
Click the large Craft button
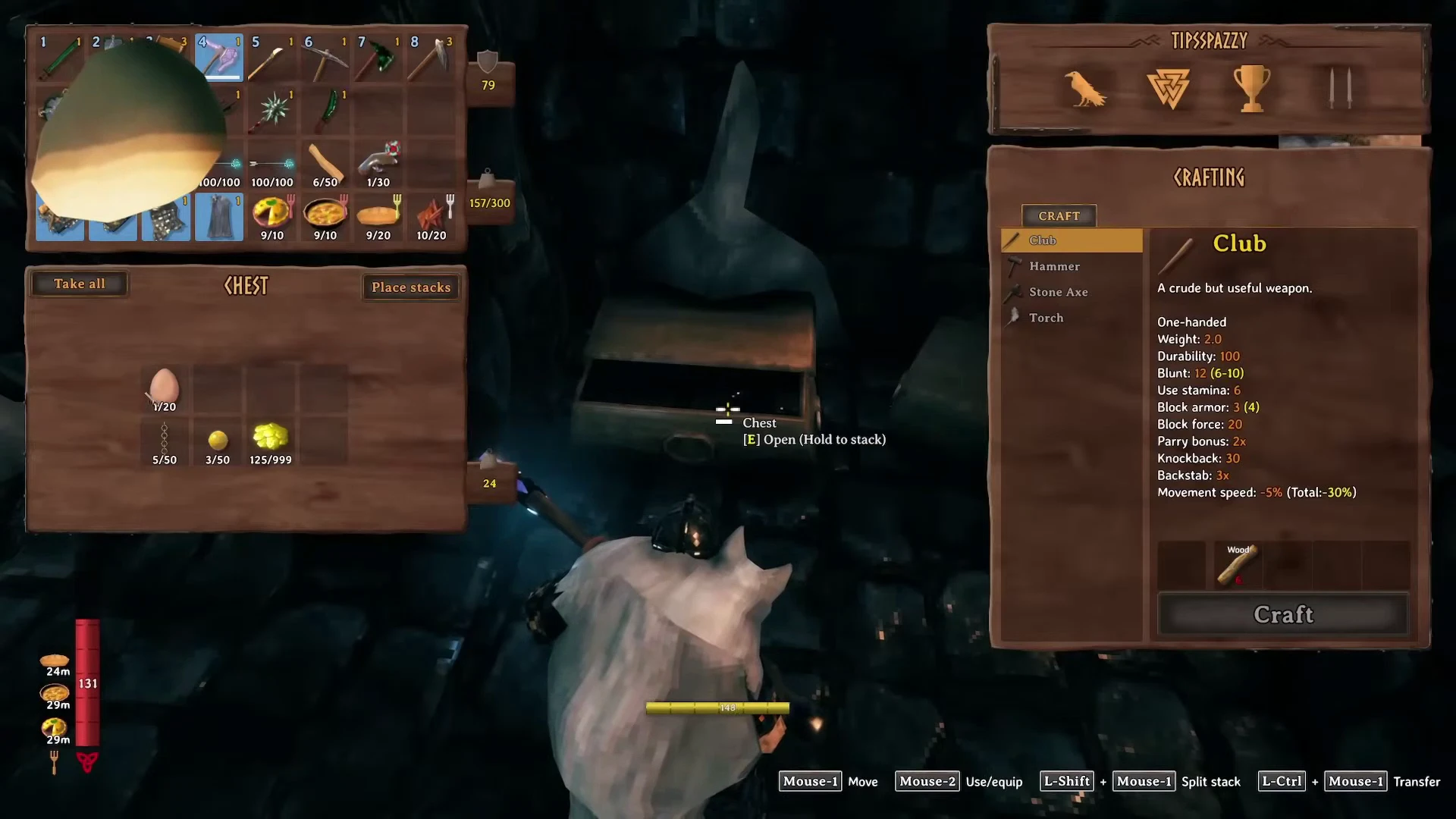(x=1283, y=614)
